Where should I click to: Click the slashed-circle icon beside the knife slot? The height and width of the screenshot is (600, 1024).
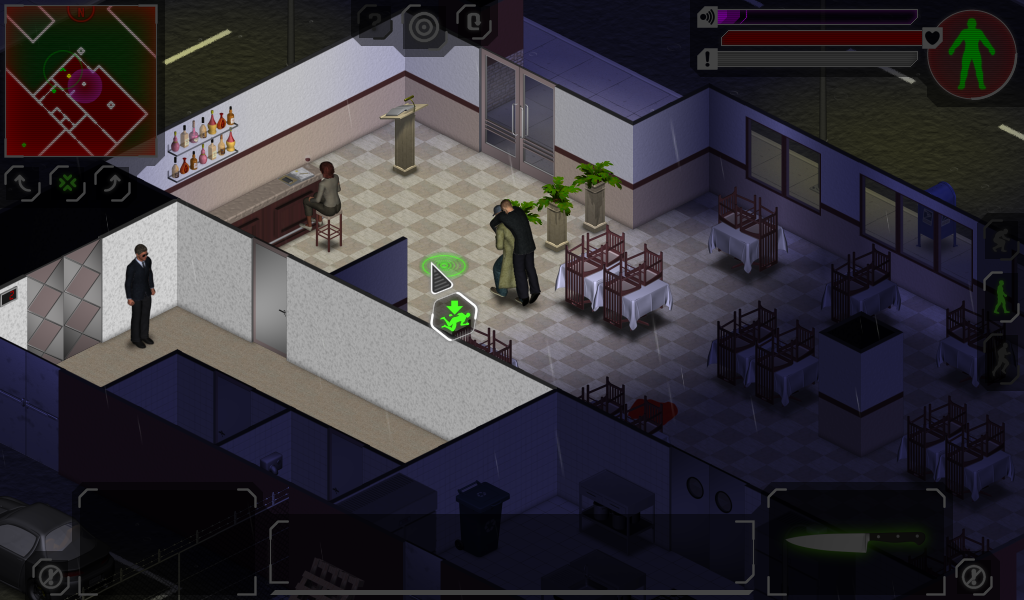coord(972,575)
